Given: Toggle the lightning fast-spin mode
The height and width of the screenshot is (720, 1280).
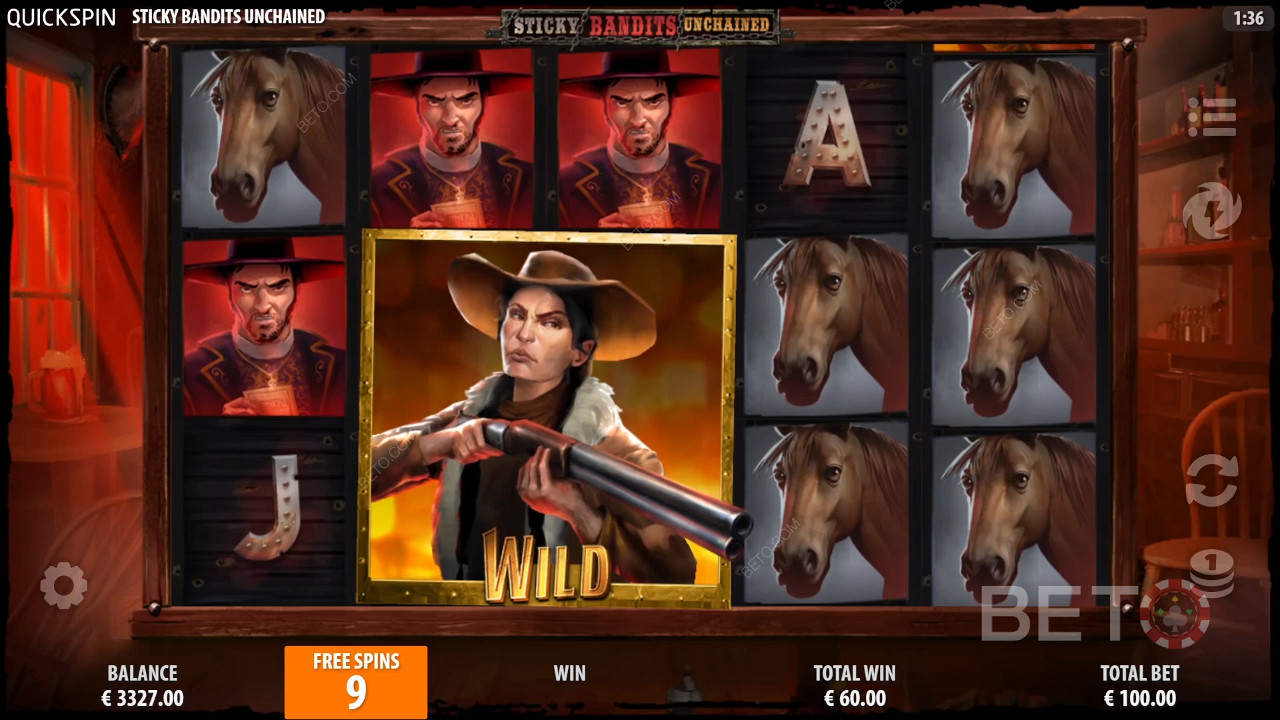Looking at the screenshot, I should coord(1212,211).
